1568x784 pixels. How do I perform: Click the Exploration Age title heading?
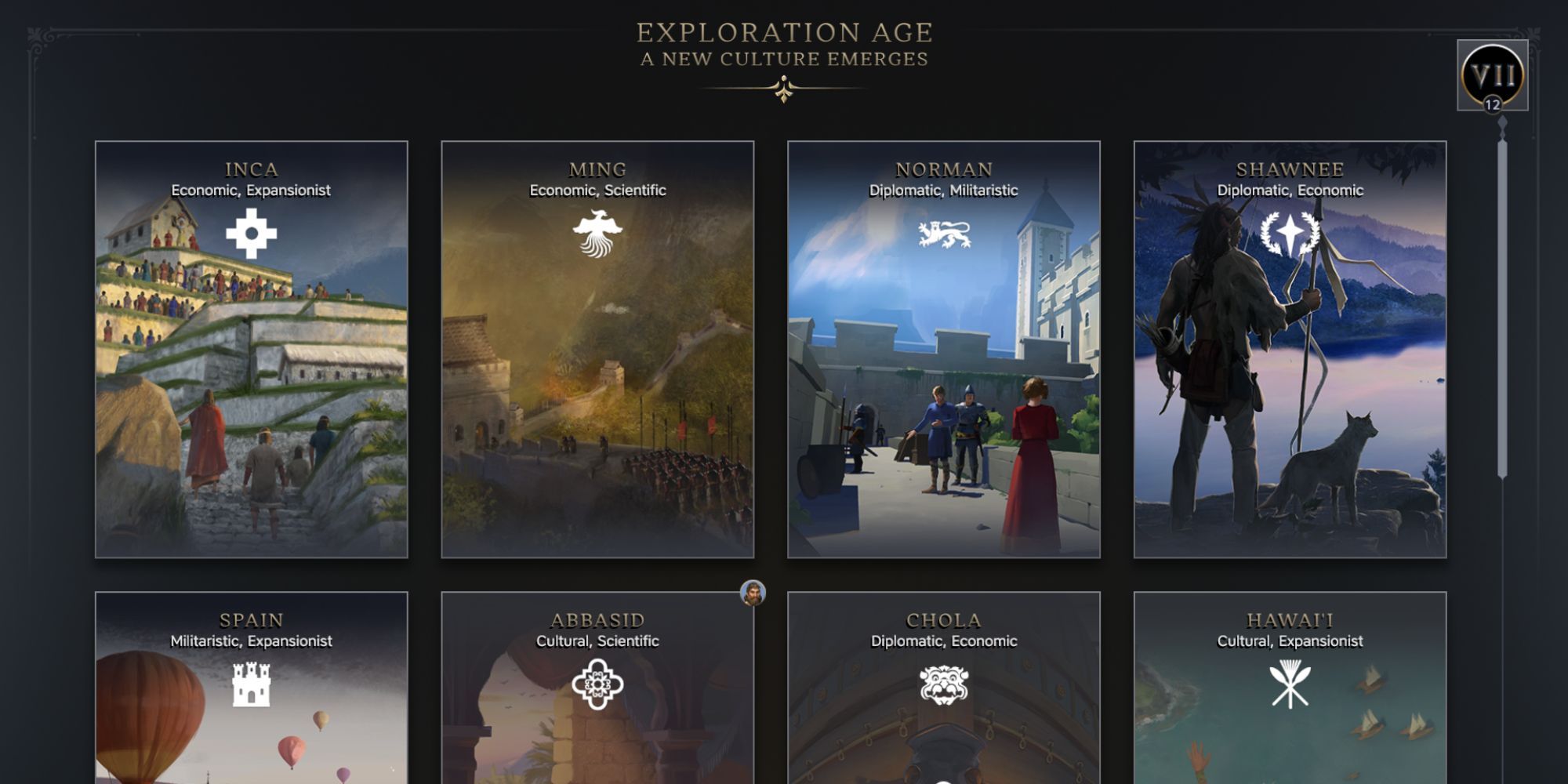tap(783, 33)
